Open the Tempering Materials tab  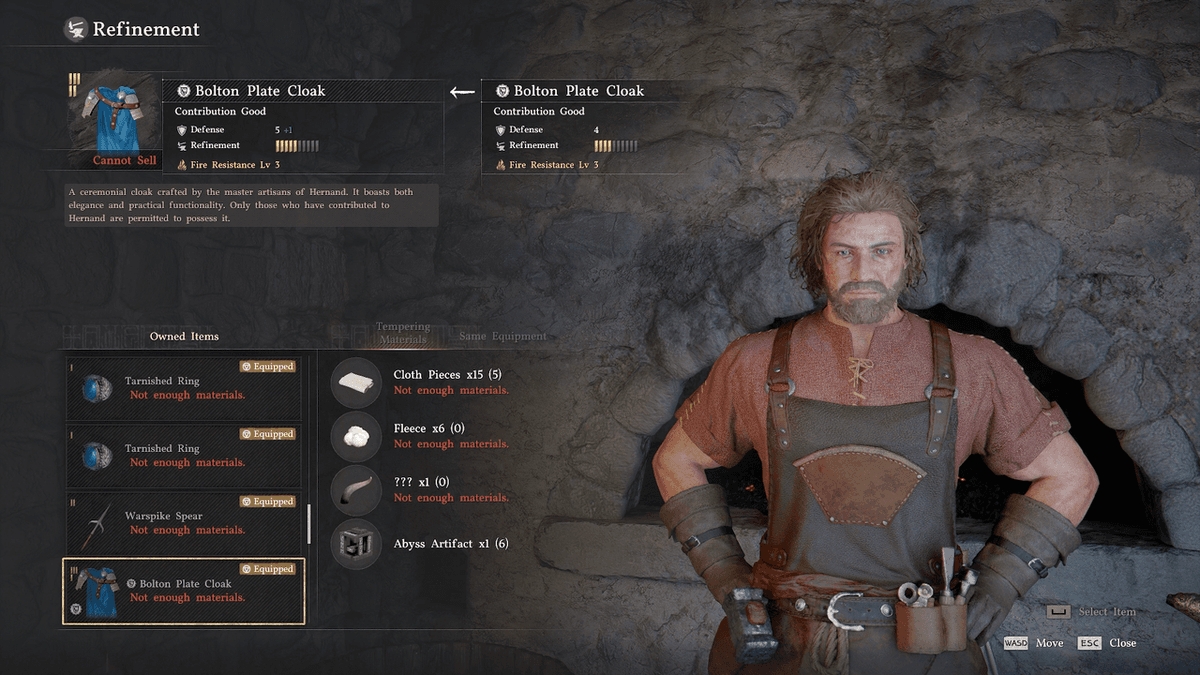[403, 333]
